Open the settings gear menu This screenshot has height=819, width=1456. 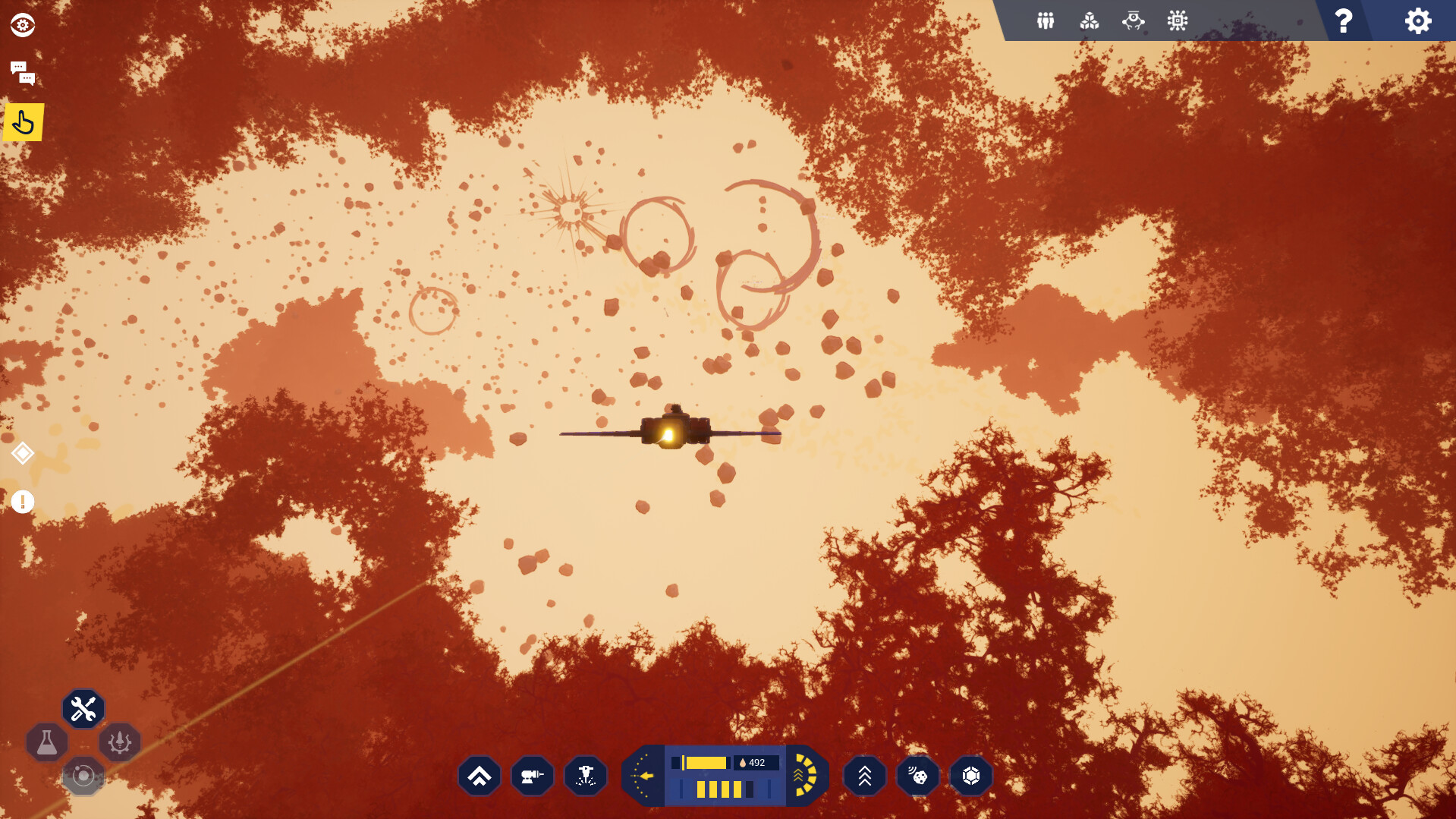1417,21
